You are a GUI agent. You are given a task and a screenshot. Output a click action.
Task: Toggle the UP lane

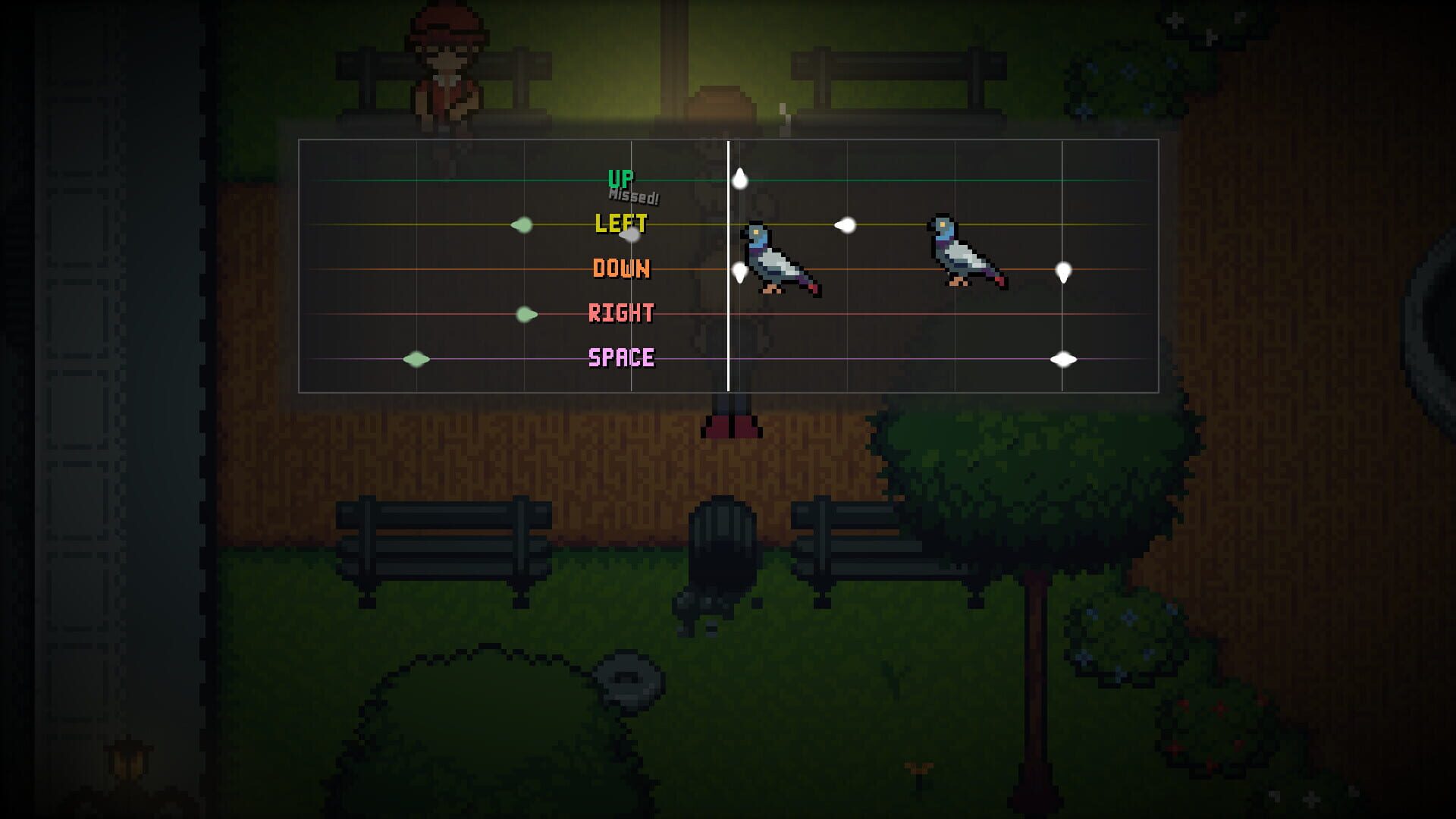622,177
